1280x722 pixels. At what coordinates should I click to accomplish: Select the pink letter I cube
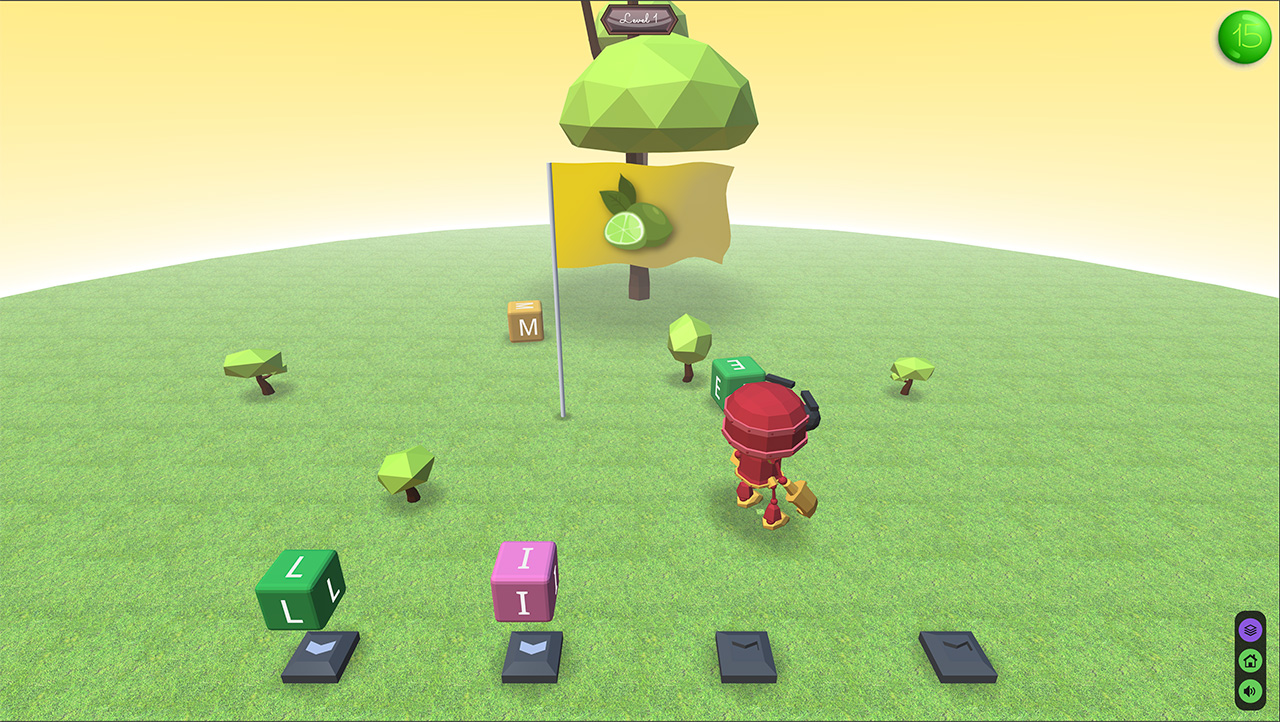(523, 581)
